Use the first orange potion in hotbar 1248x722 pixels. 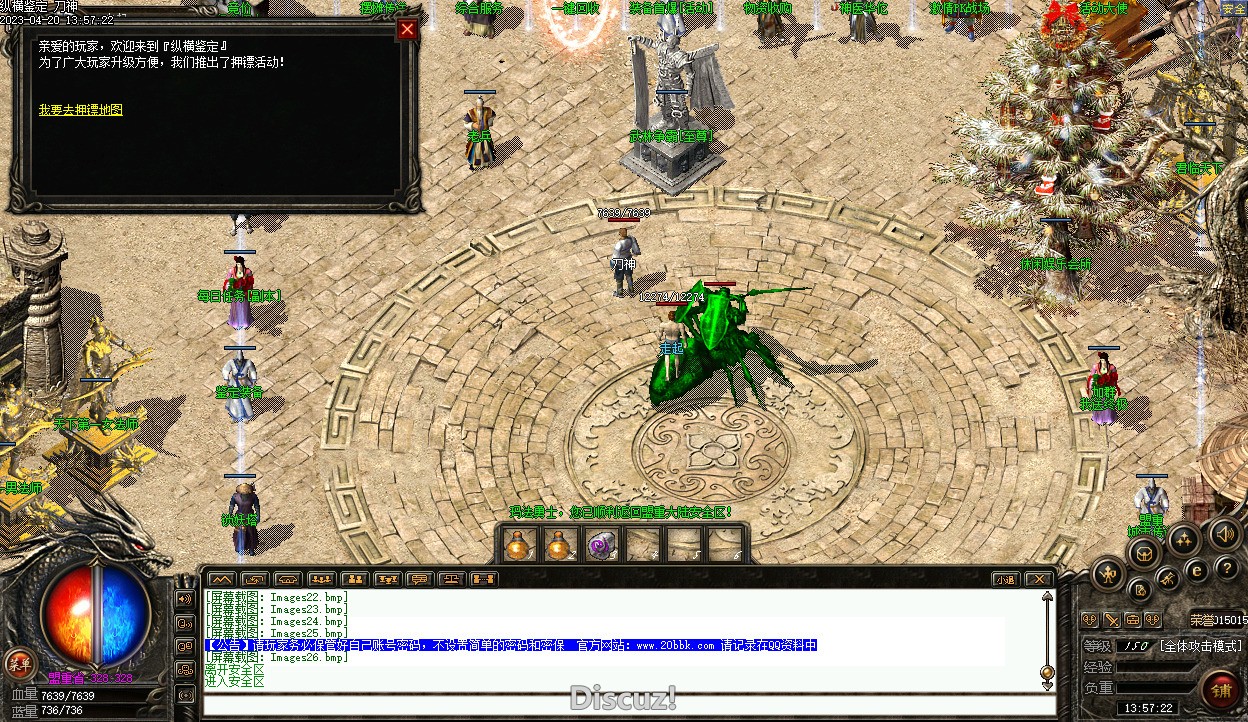point(517,546)
